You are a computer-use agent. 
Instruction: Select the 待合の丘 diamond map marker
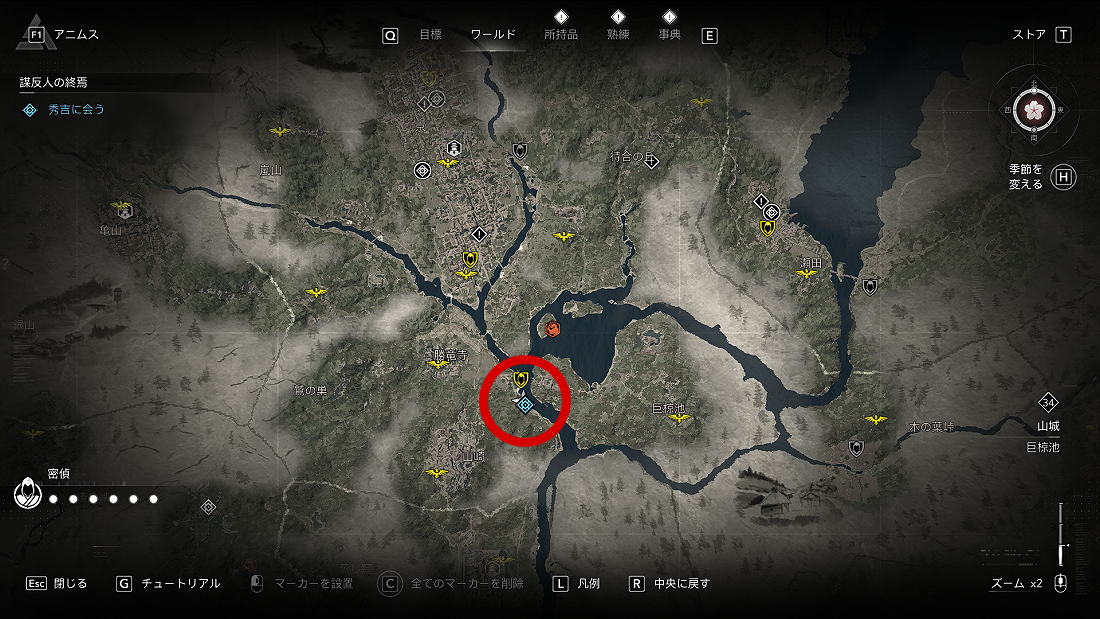651,160
